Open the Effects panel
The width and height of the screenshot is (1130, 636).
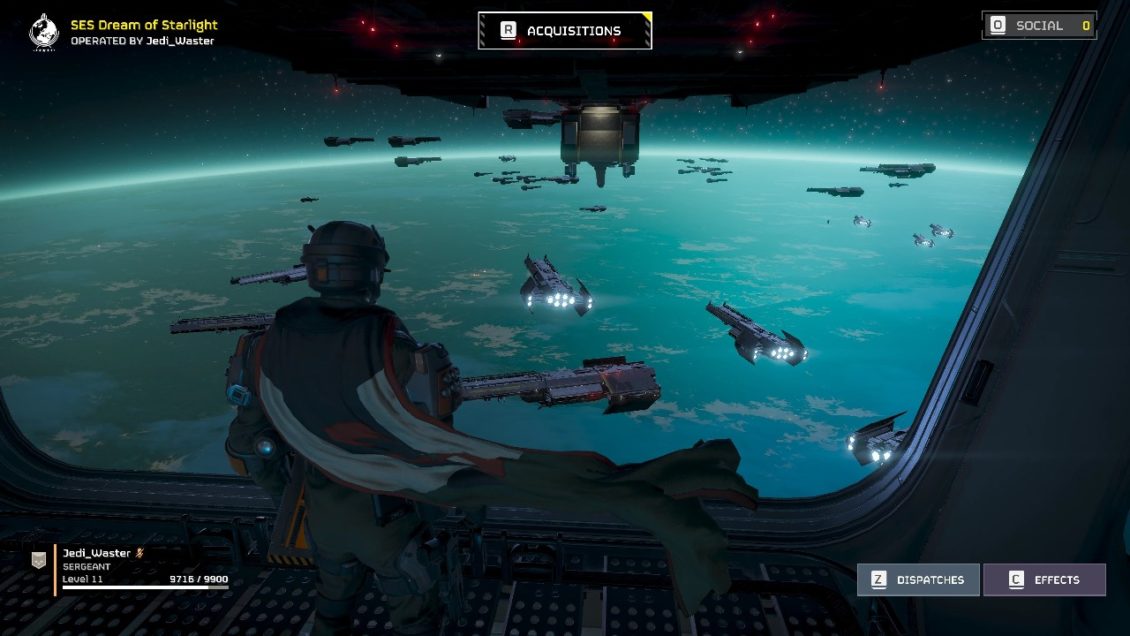(x=1044, y=580)
